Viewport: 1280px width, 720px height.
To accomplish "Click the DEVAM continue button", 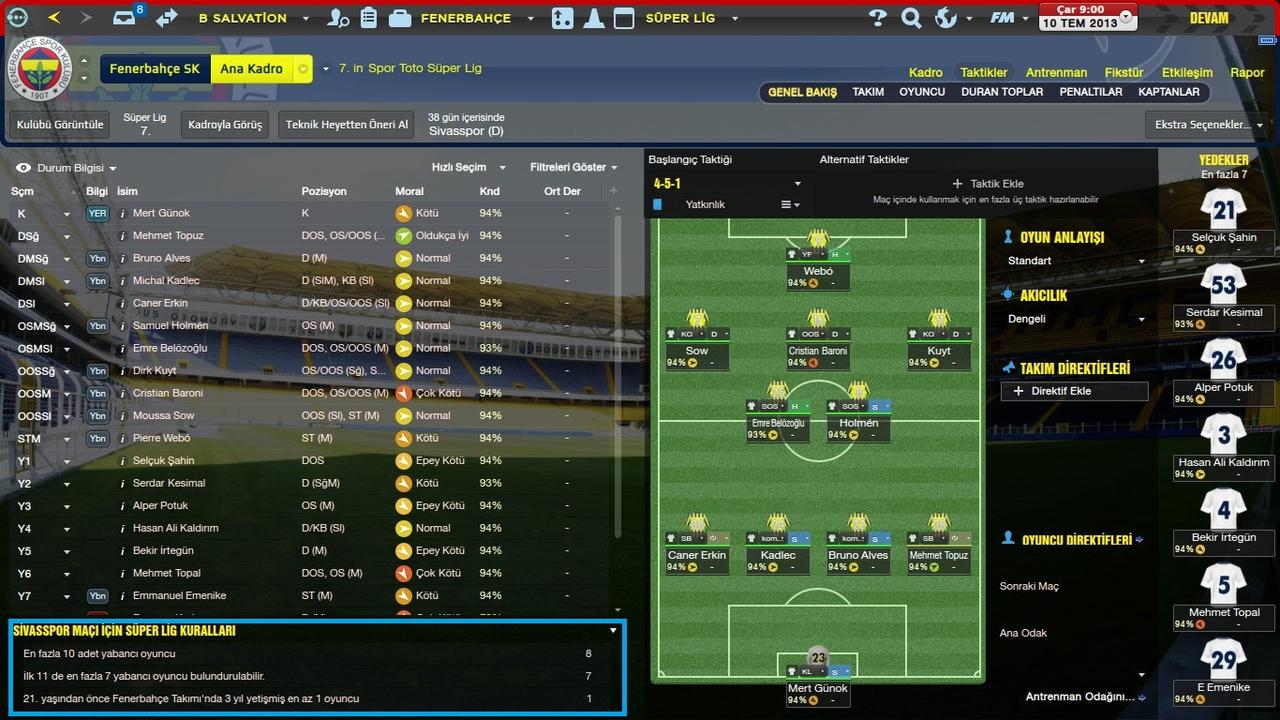I will (1208, 18).
